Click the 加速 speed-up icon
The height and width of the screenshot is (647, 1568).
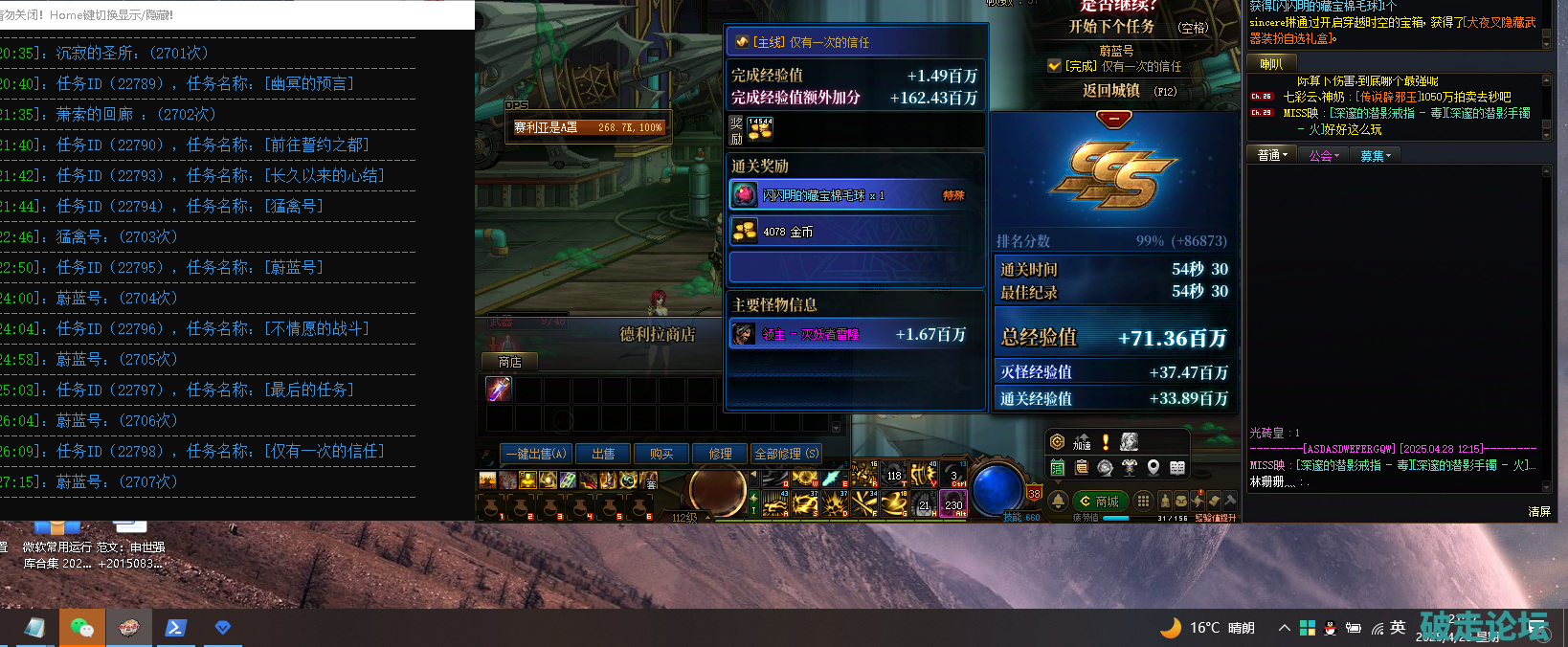click(x=1082, y=441)
